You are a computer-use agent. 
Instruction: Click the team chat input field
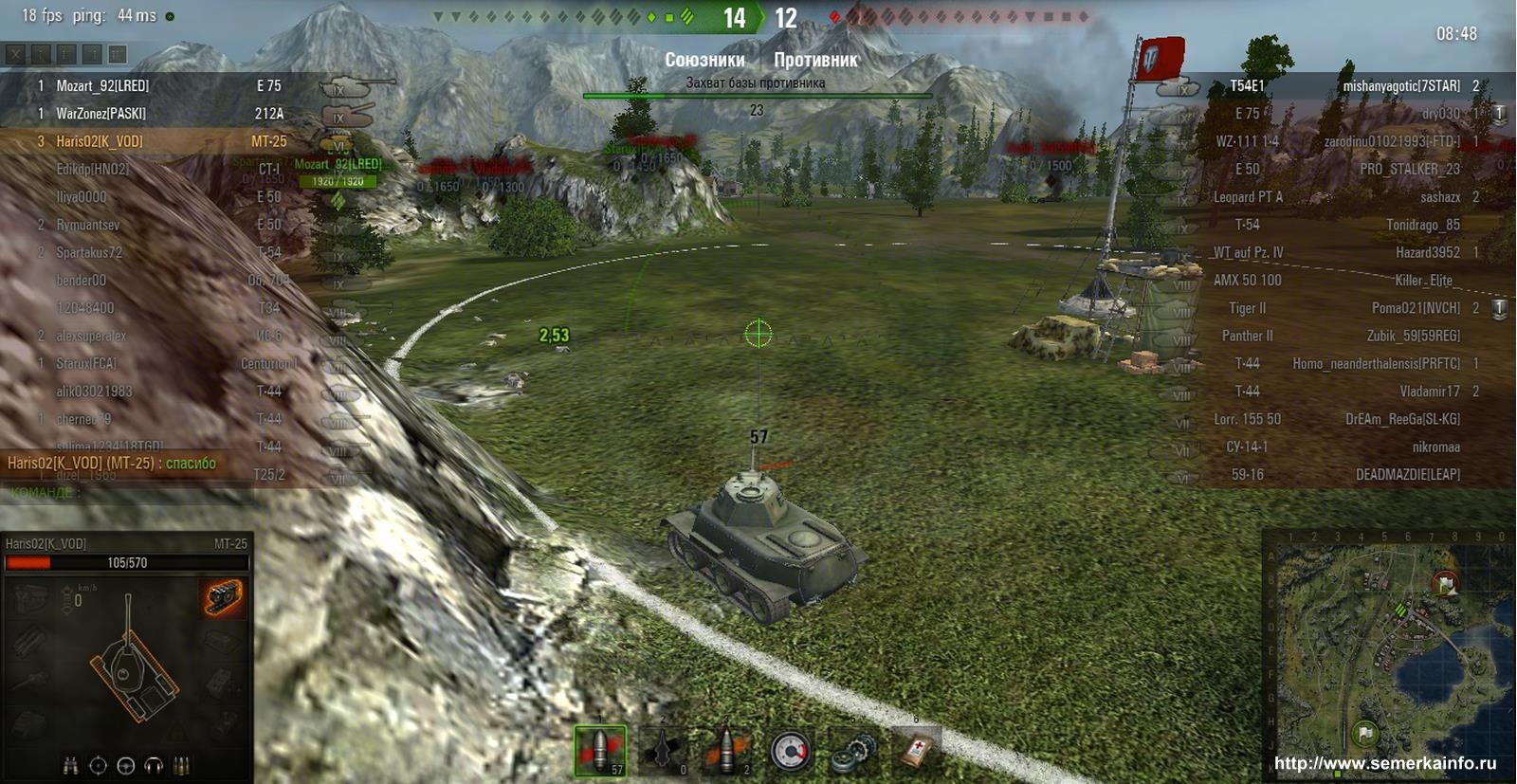point(142,493)
